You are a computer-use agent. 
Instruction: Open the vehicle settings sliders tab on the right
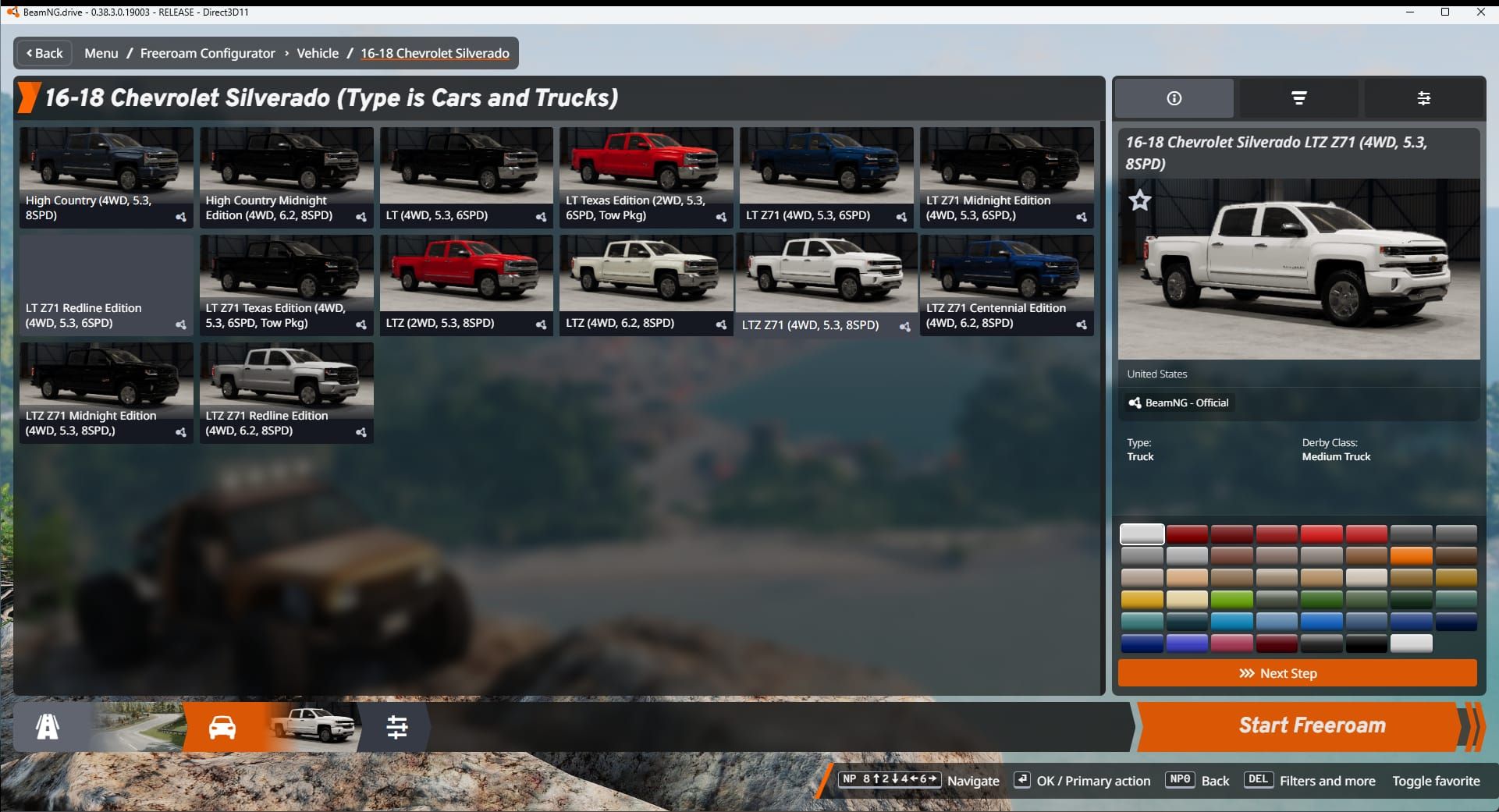point(1424,98)
